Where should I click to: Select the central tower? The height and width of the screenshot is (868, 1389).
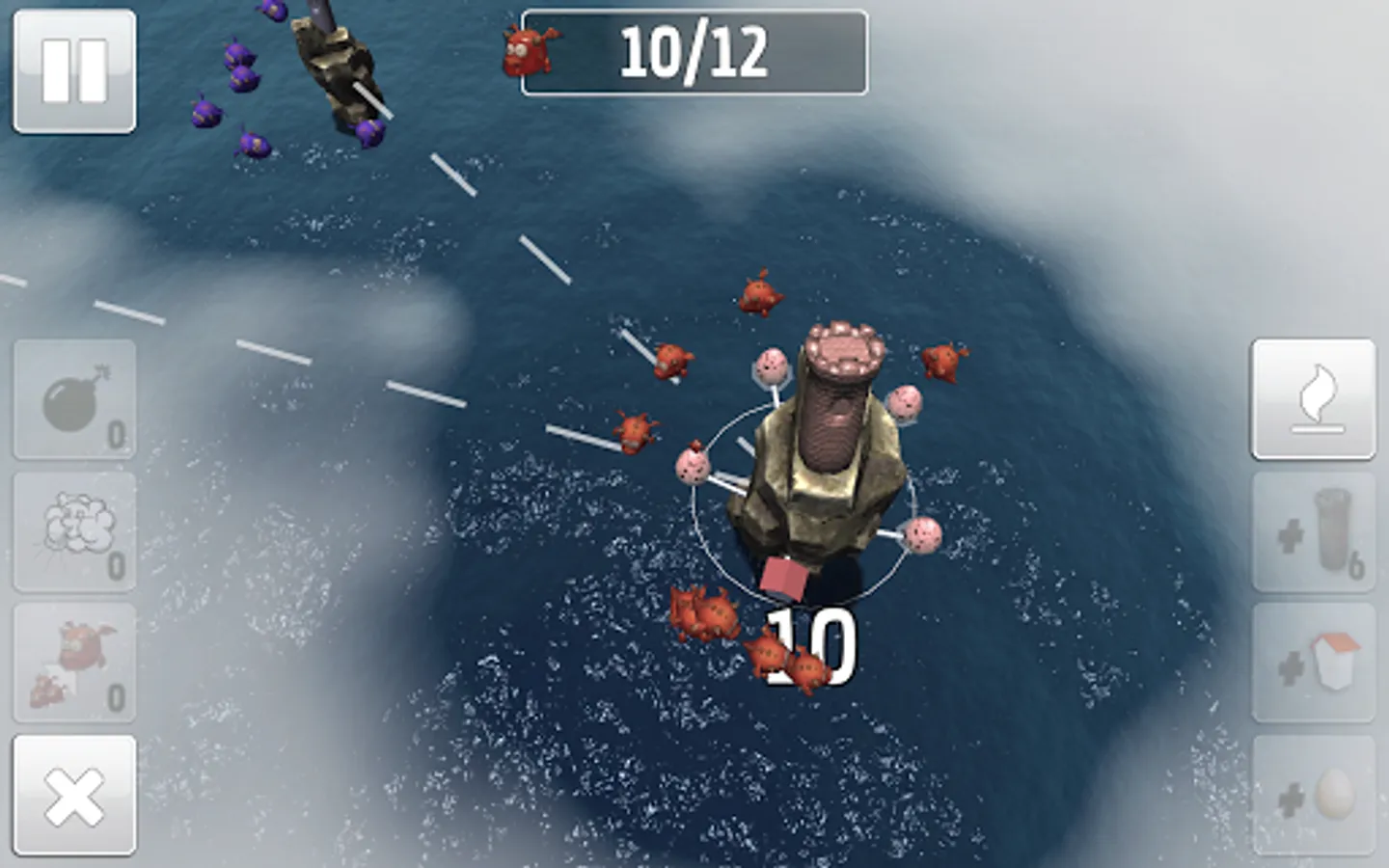coord(830,444)
